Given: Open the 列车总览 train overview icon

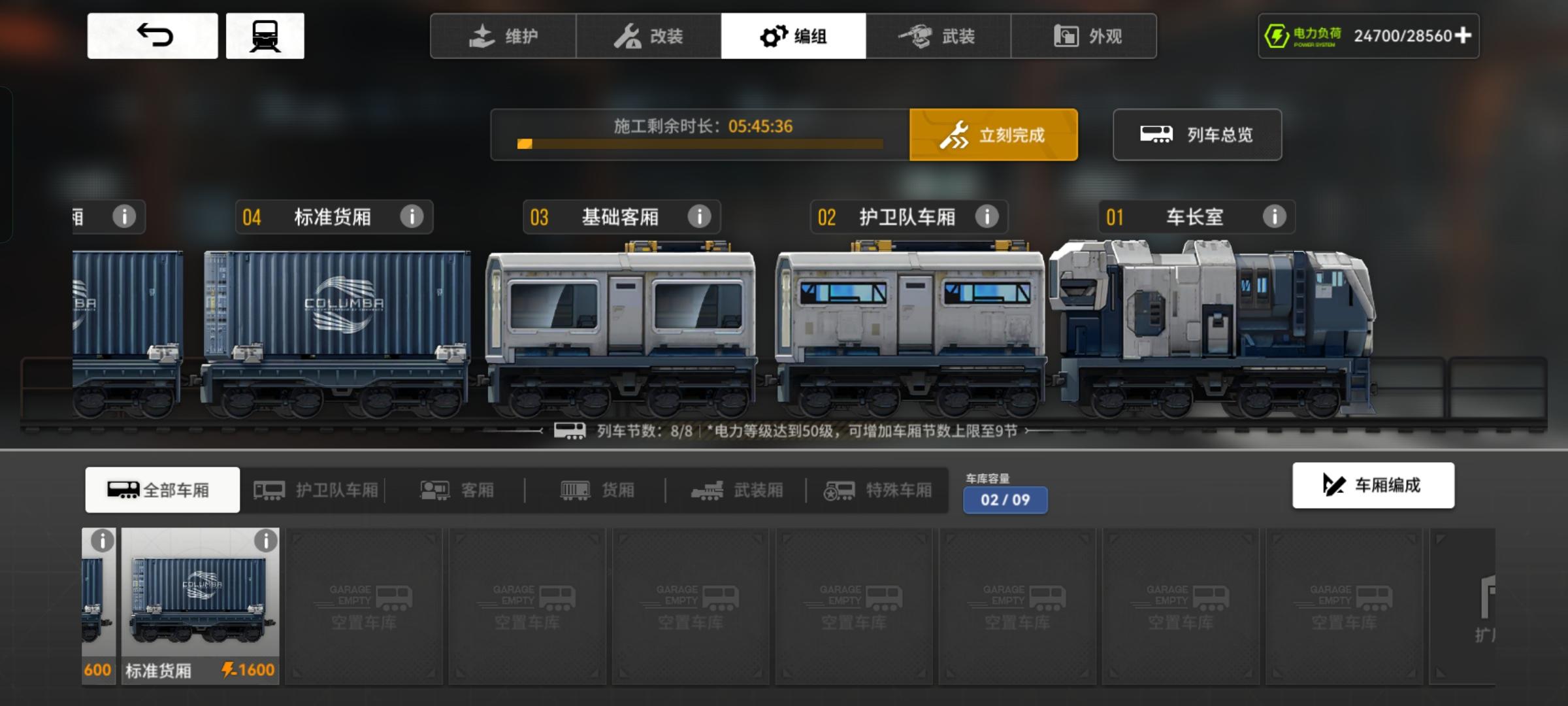Looking at the screenshot, I should coord(1156,135).
